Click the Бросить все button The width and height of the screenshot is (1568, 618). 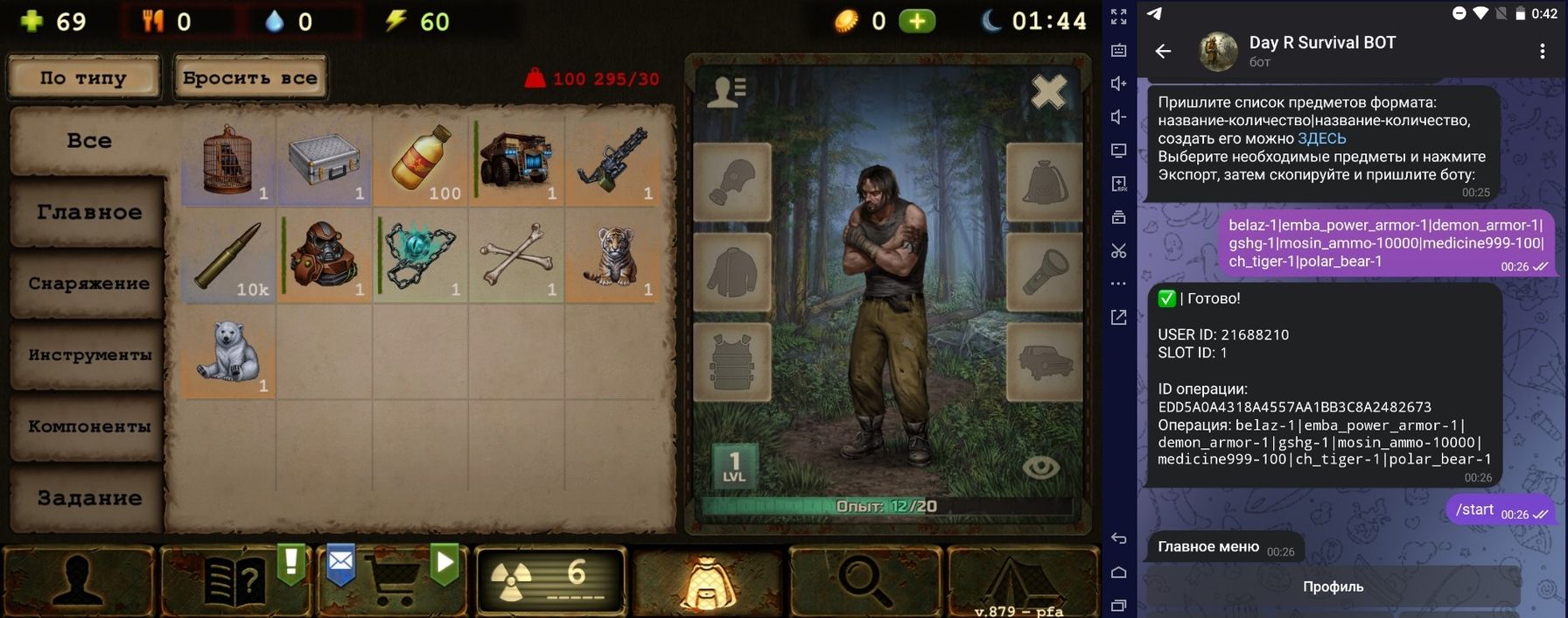[250, 78]
